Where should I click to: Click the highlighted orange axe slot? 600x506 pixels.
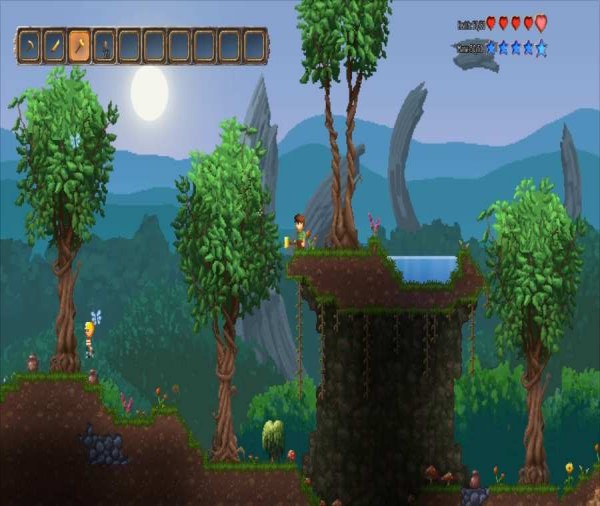click(x=79, y=46)
